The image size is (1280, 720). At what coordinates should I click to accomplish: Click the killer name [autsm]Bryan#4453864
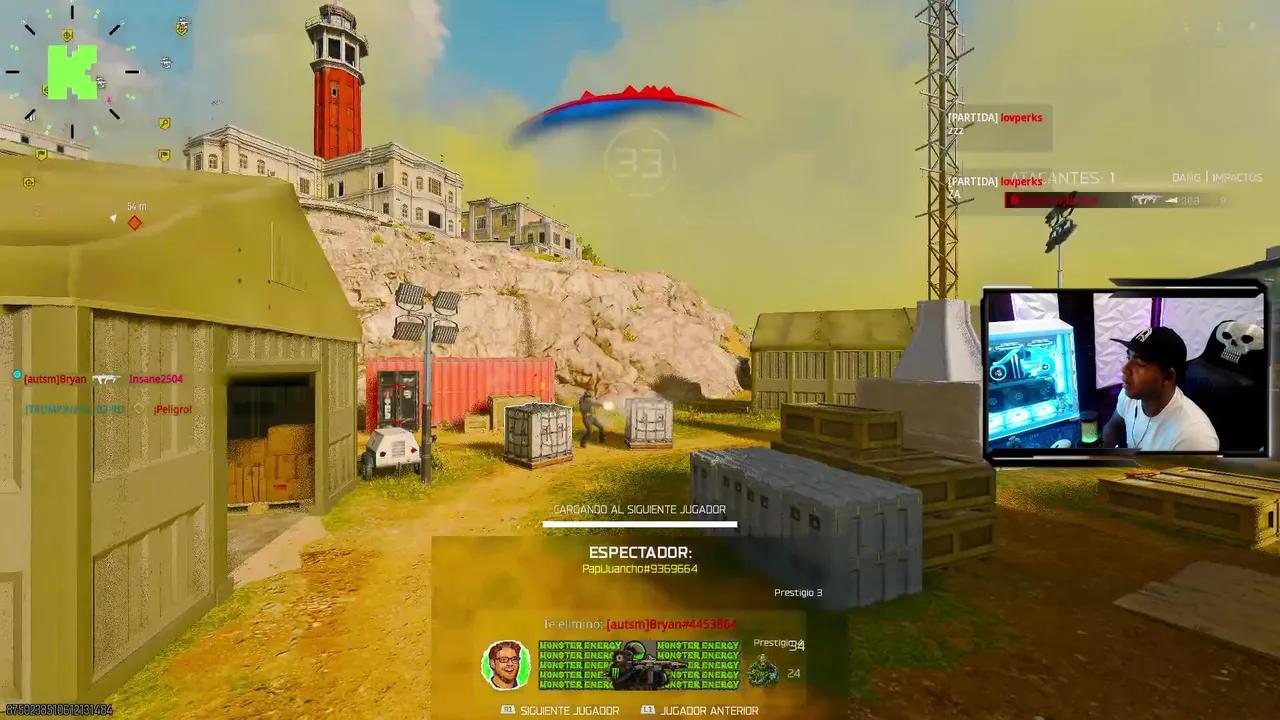coord(671,624)
